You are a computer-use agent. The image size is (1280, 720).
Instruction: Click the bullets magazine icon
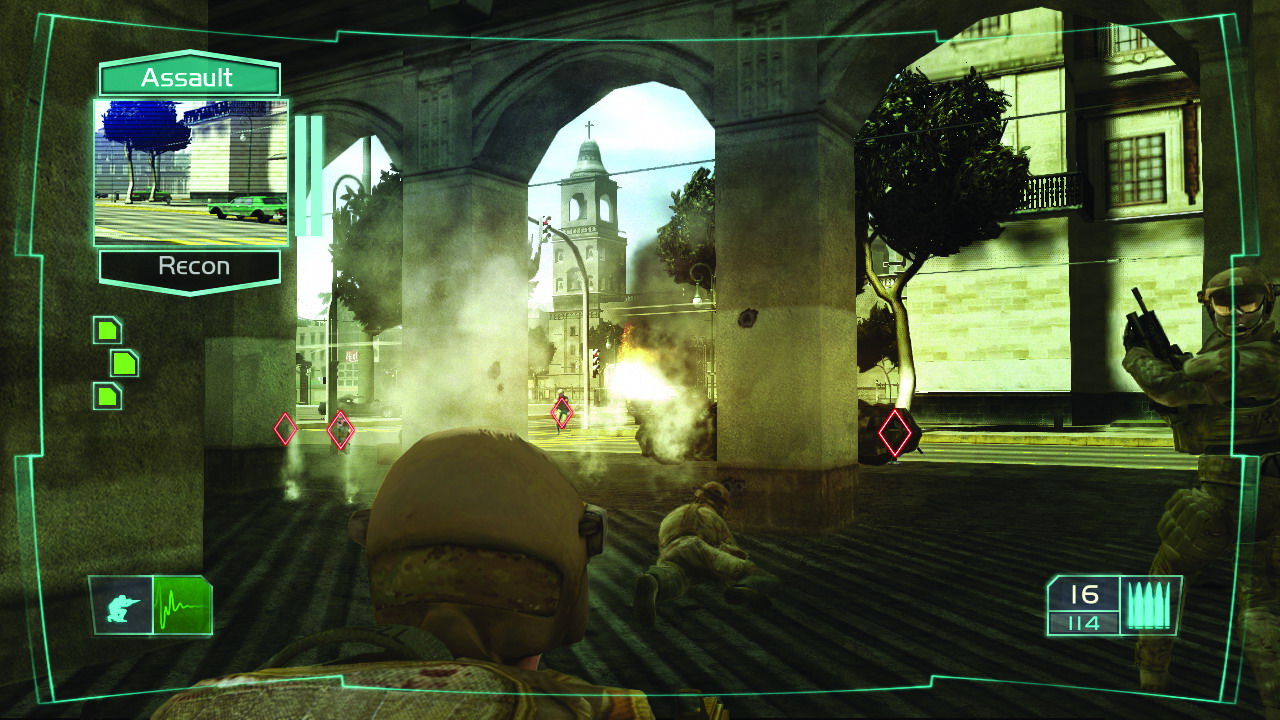(1149, 604)
